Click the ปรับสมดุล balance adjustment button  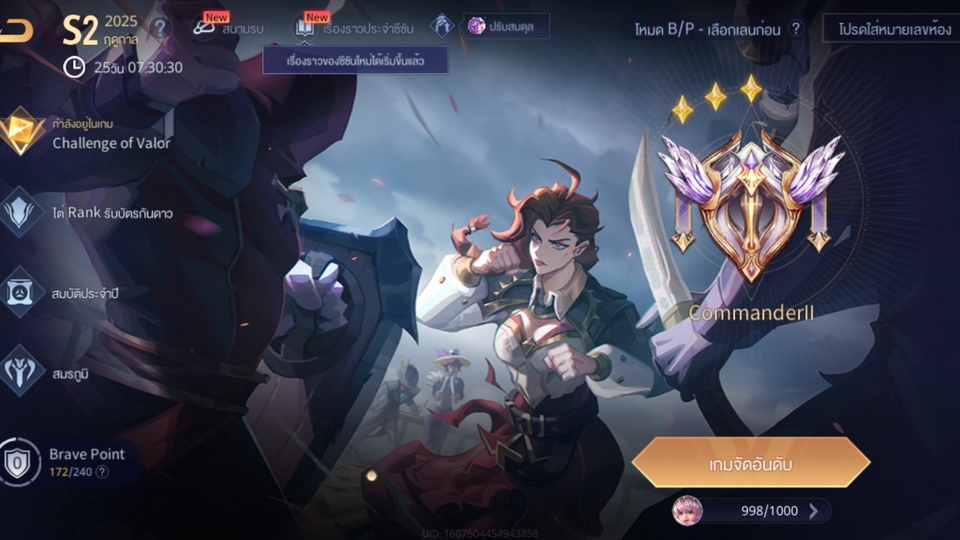(x=506, y=26)
